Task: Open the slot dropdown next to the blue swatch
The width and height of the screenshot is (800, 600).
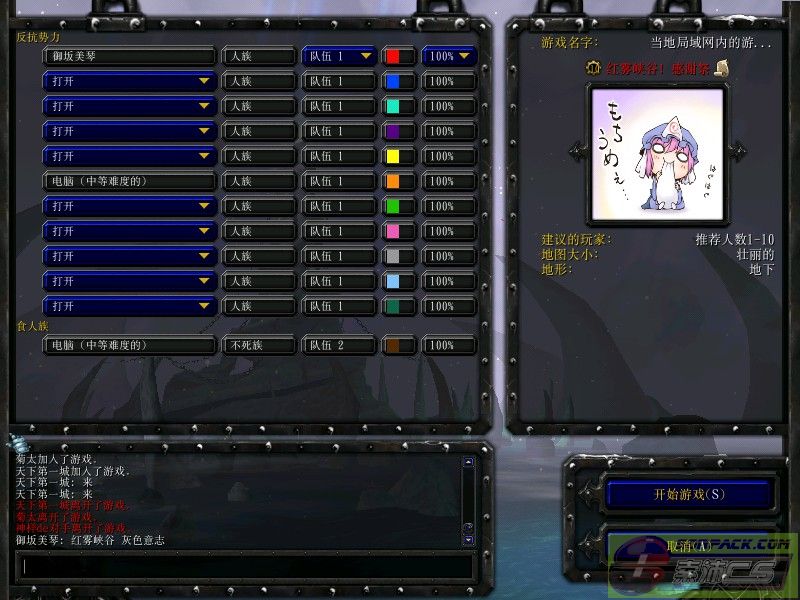Action: pos(129,81)
